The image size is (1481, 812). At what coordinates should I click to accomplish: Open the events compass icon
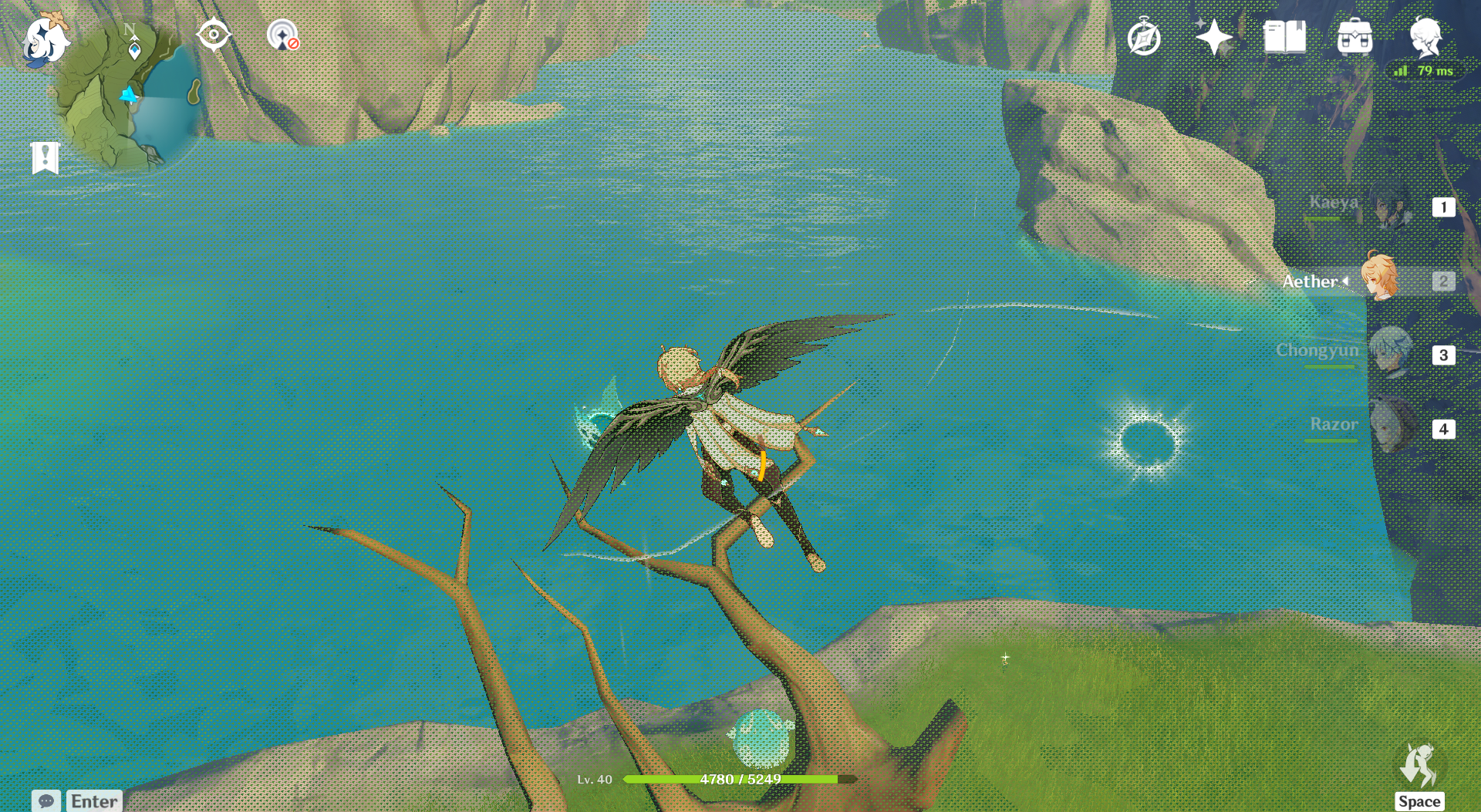click(x=1144, y=38)
